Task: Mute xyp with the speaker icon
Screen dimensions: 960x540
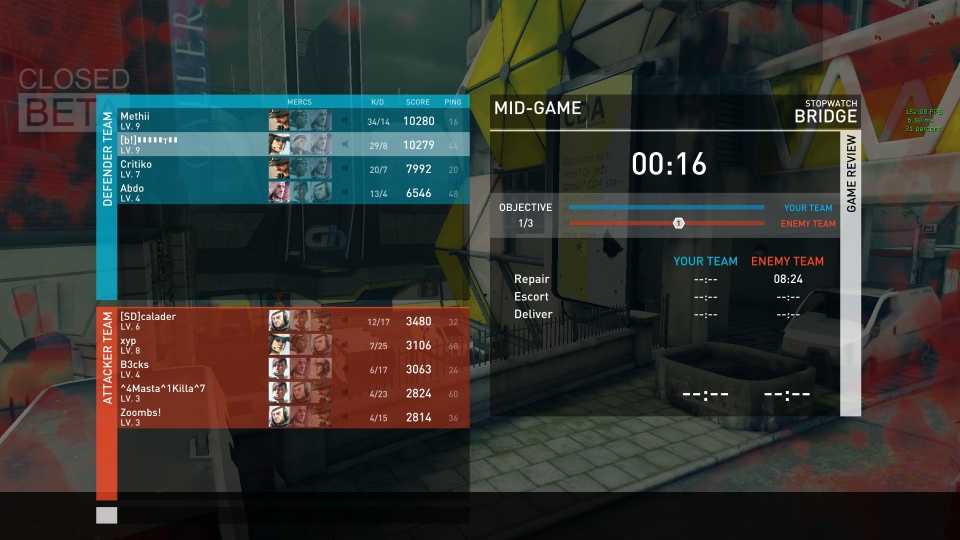Action: 346,345
